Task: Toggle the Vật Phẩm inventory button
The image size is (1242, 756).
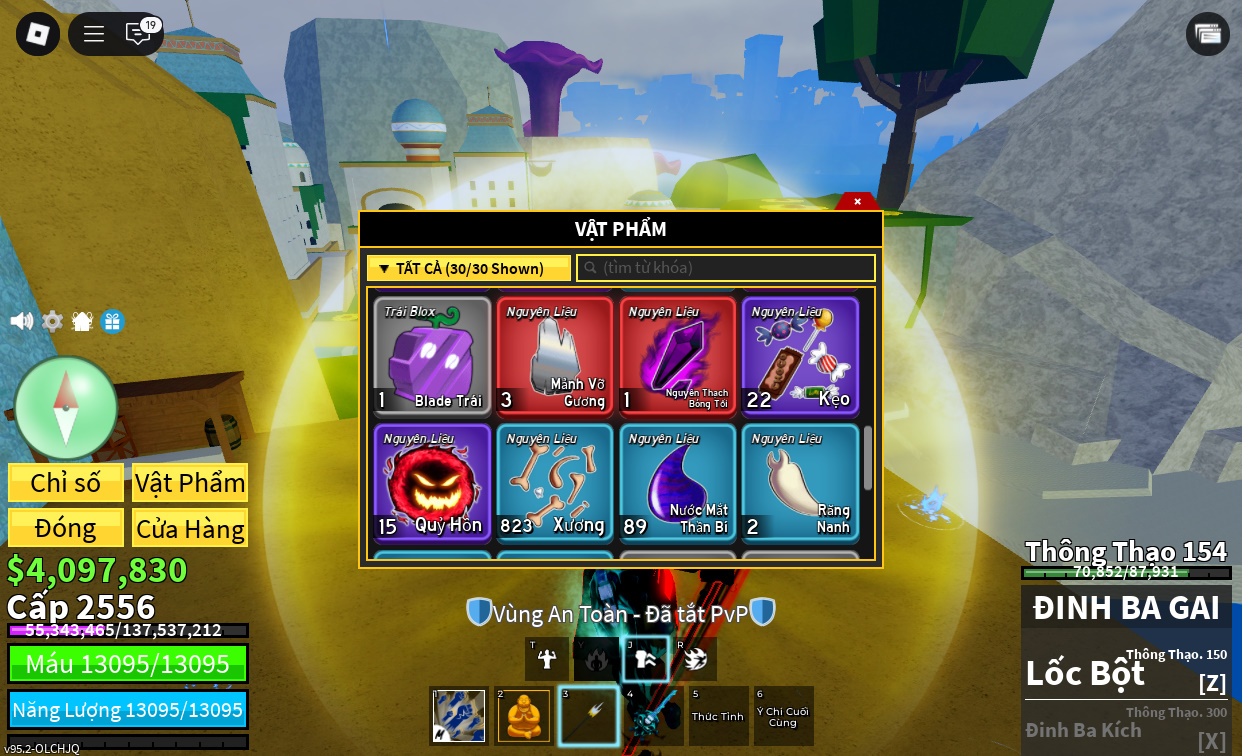Action: pyautogui.click(x=190, y=483)
